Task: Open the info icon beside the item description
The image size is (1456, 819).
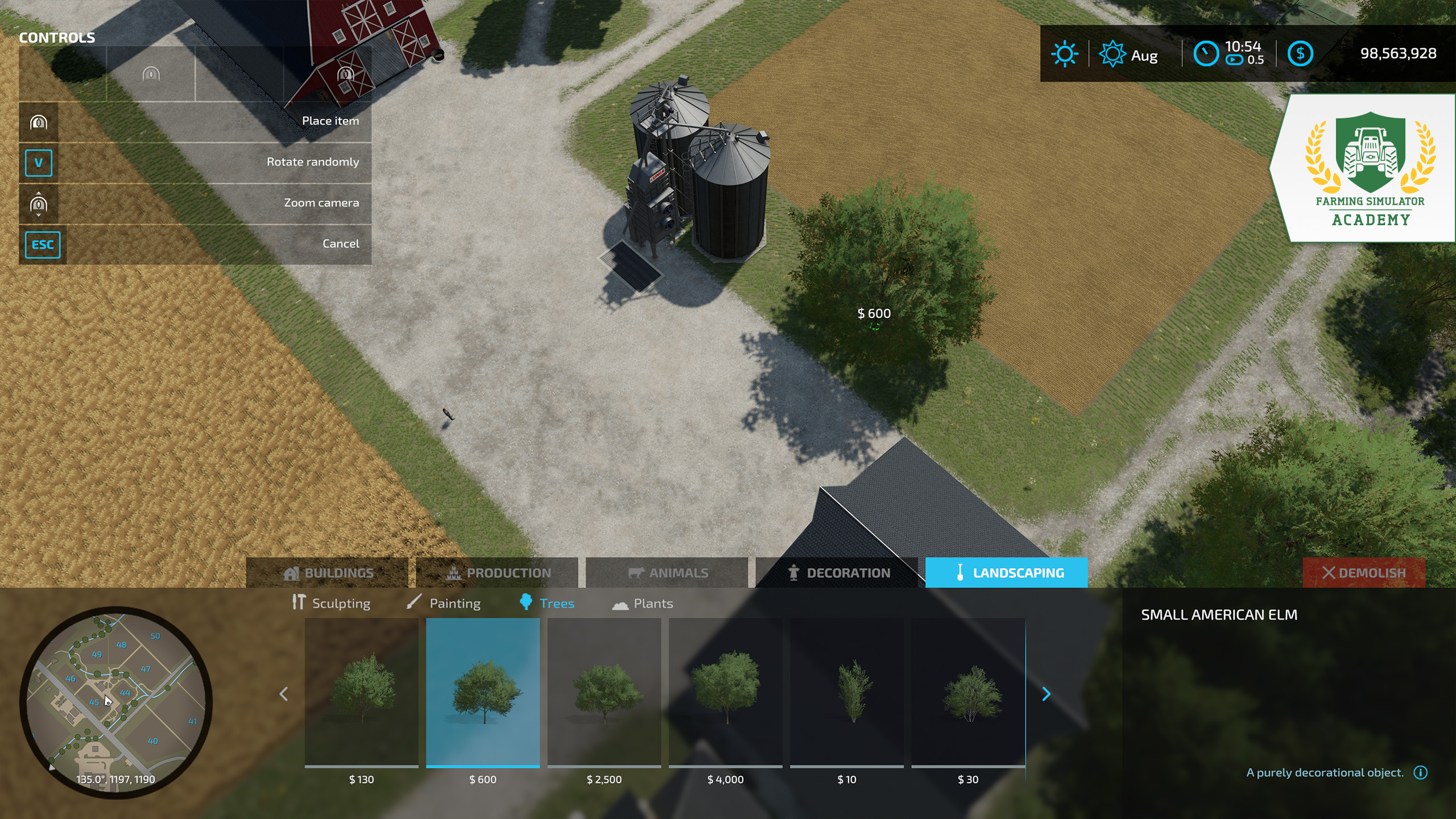Action: click(1421, 772)
